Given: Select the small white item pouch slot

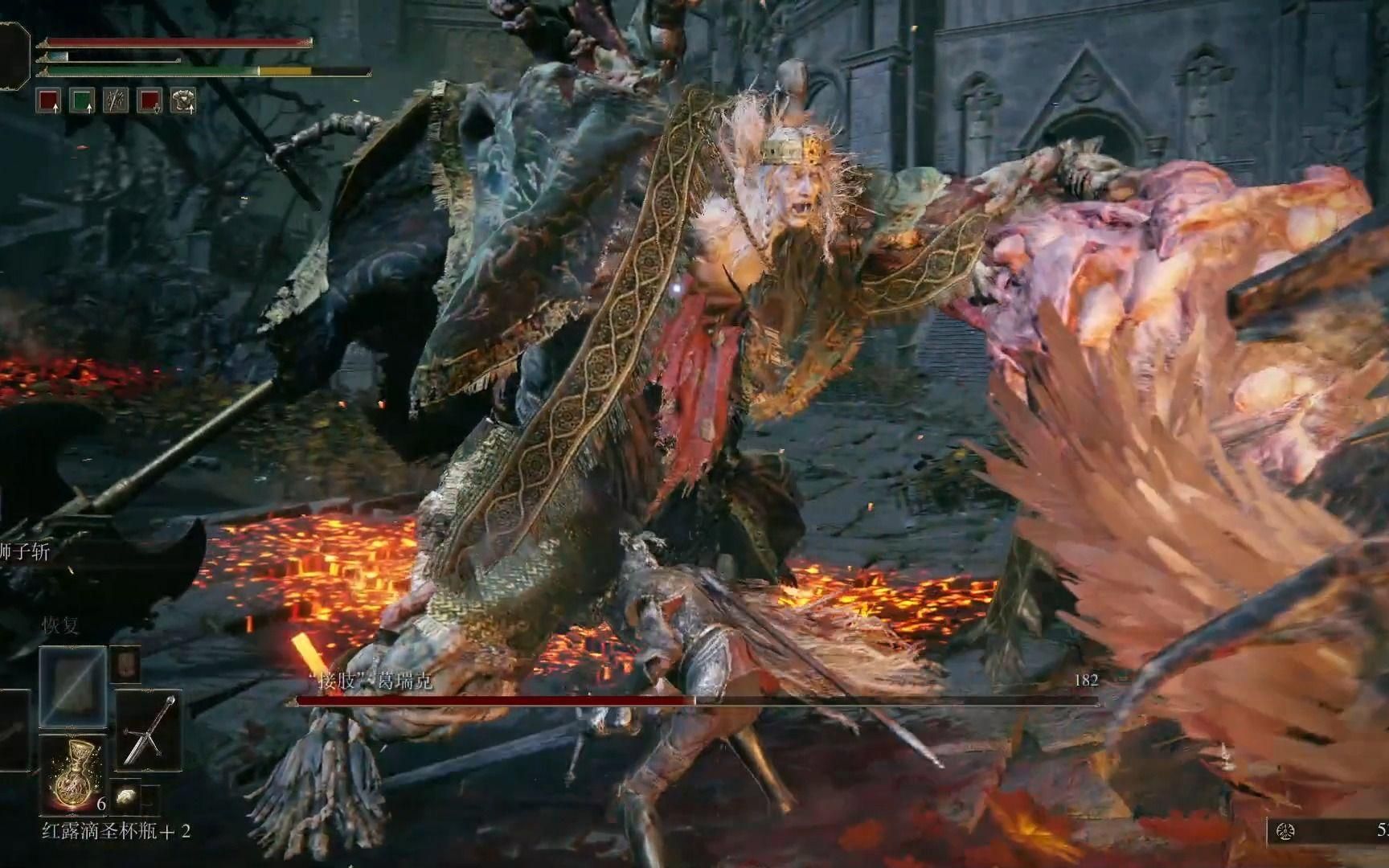Looking at the screenshot, I should point(125,796).
